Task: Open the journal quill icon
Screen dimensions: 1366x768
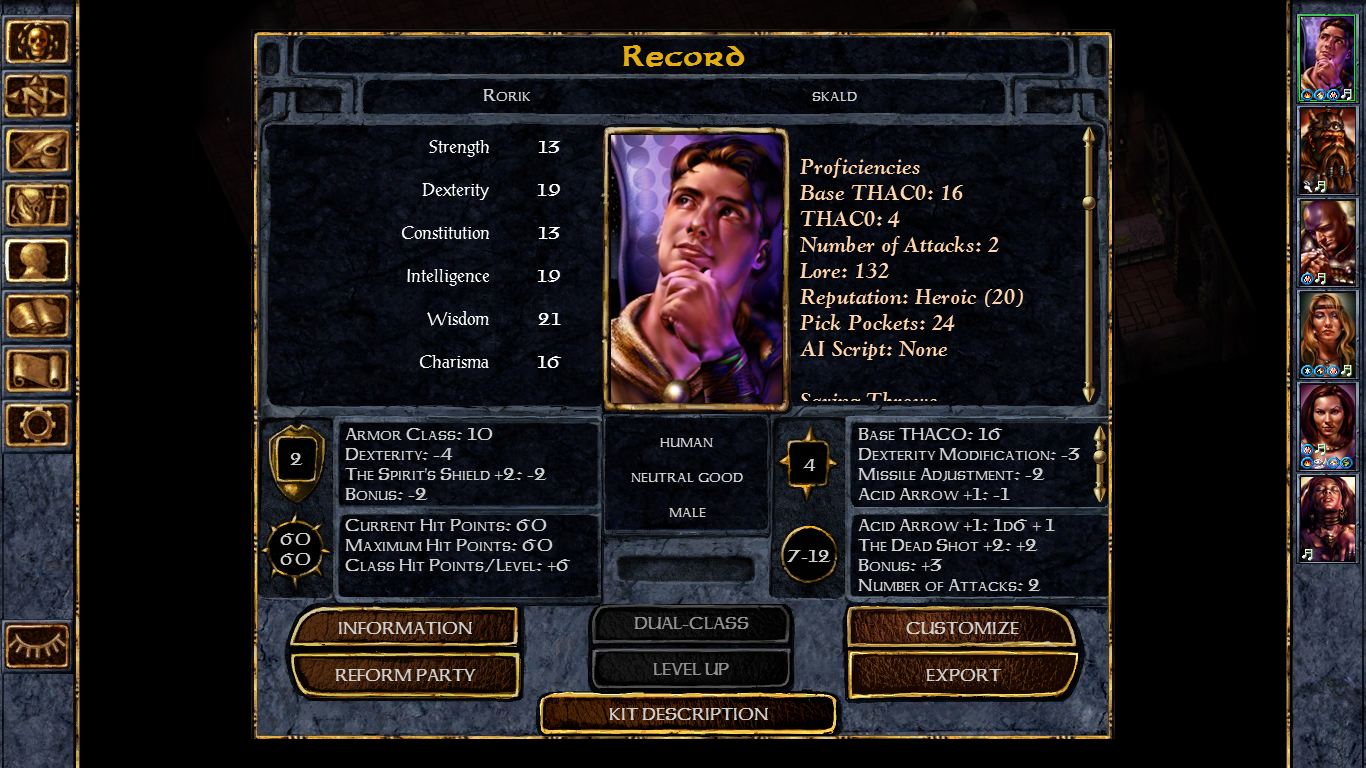Action: coord(38,151)
